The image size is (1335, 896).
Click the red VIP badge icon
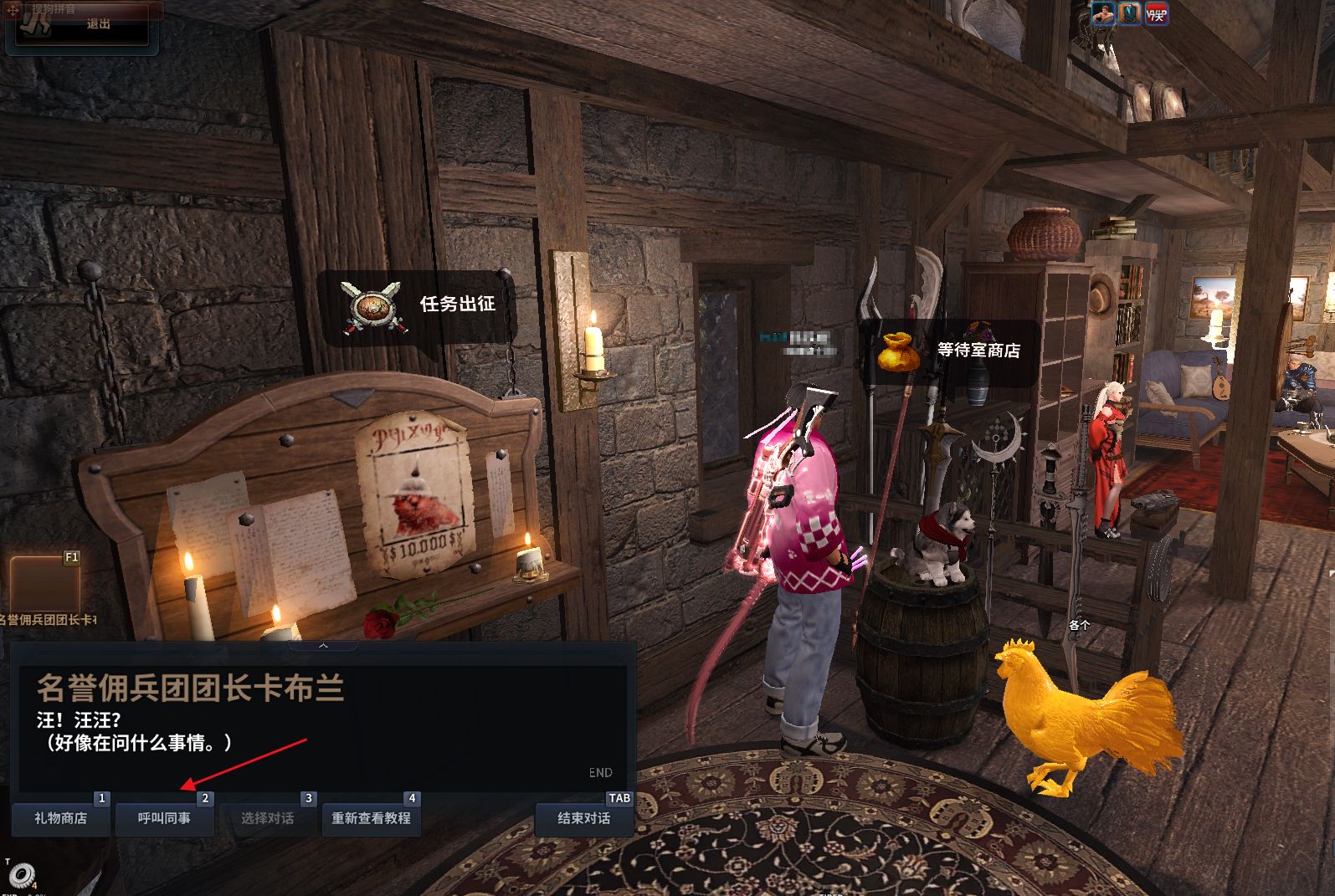click(1157, 13)
